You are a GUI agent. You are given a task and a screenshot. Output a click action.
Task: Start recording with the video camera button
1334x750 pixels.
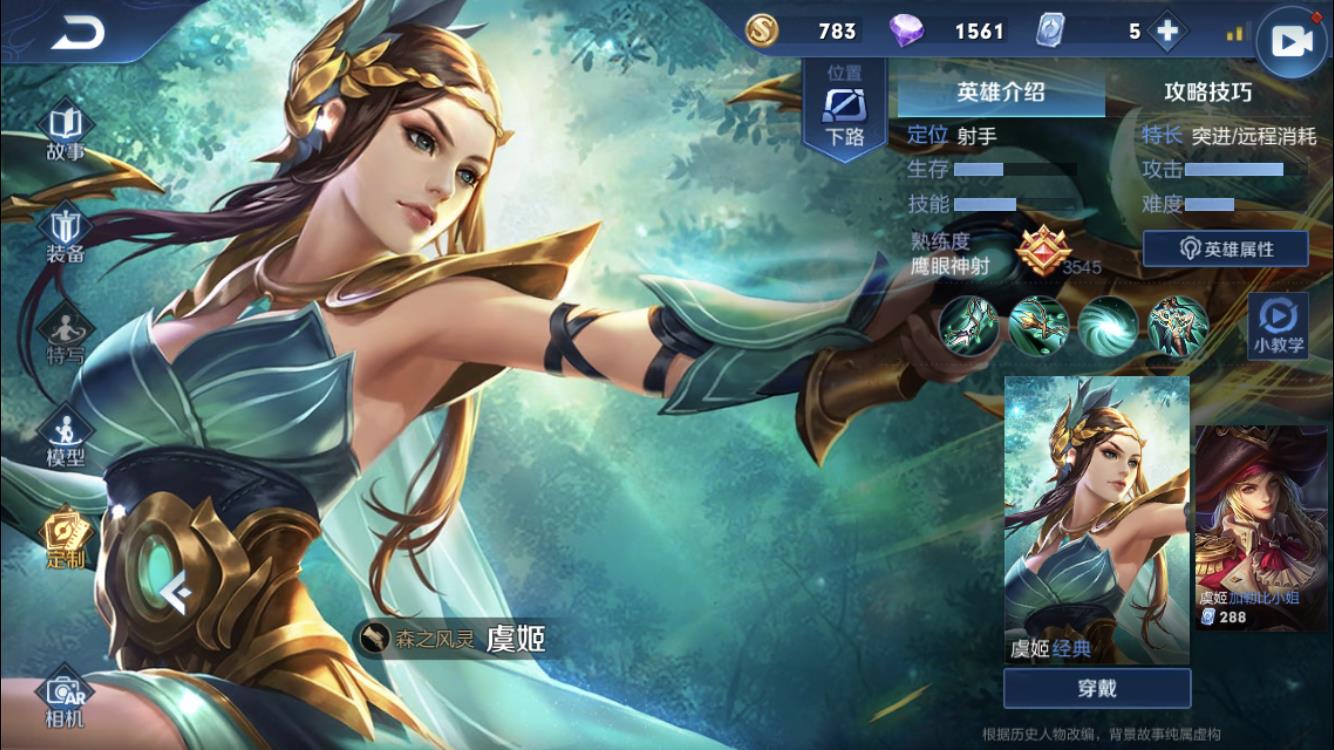pos(1291,41)
